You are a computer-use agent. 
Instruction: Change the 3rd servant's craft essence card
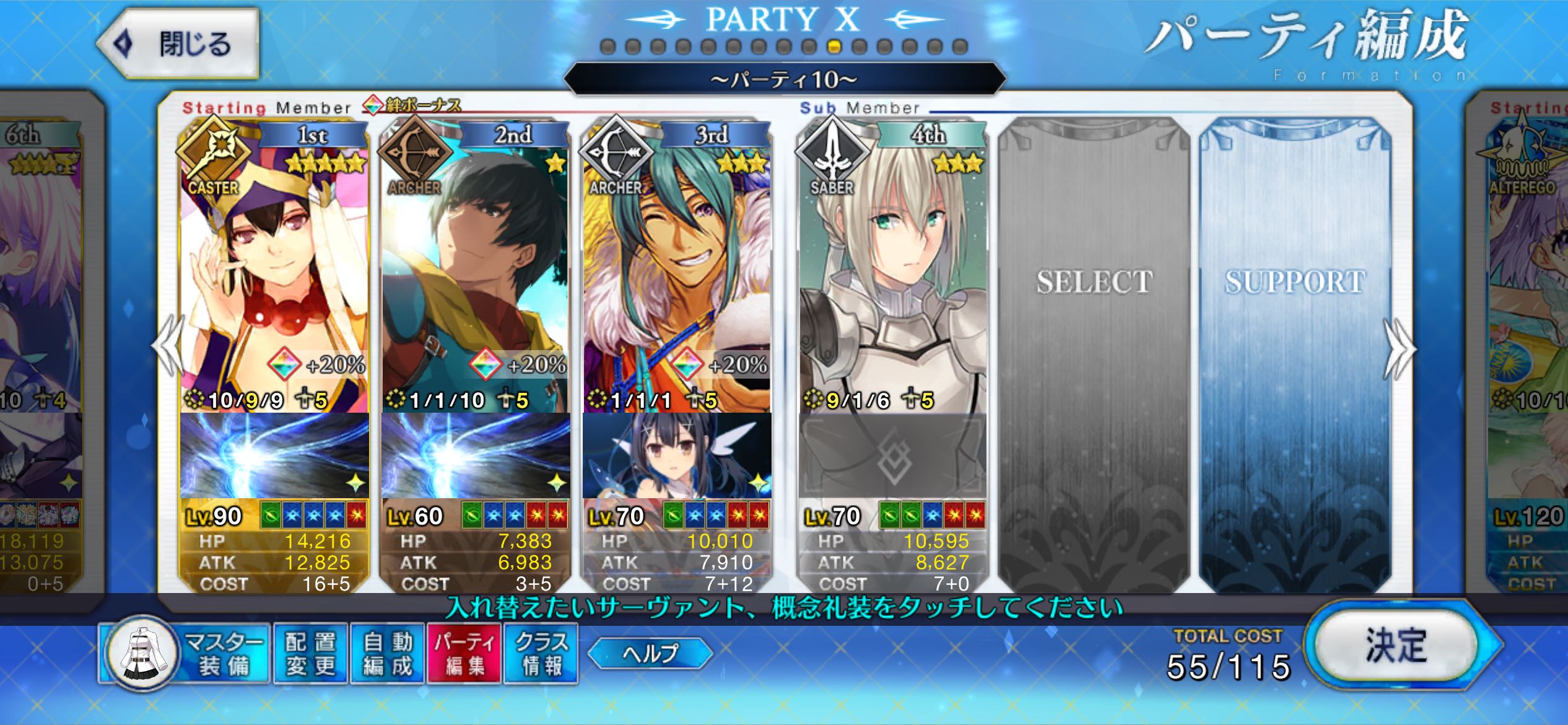[x=676, y=455]
